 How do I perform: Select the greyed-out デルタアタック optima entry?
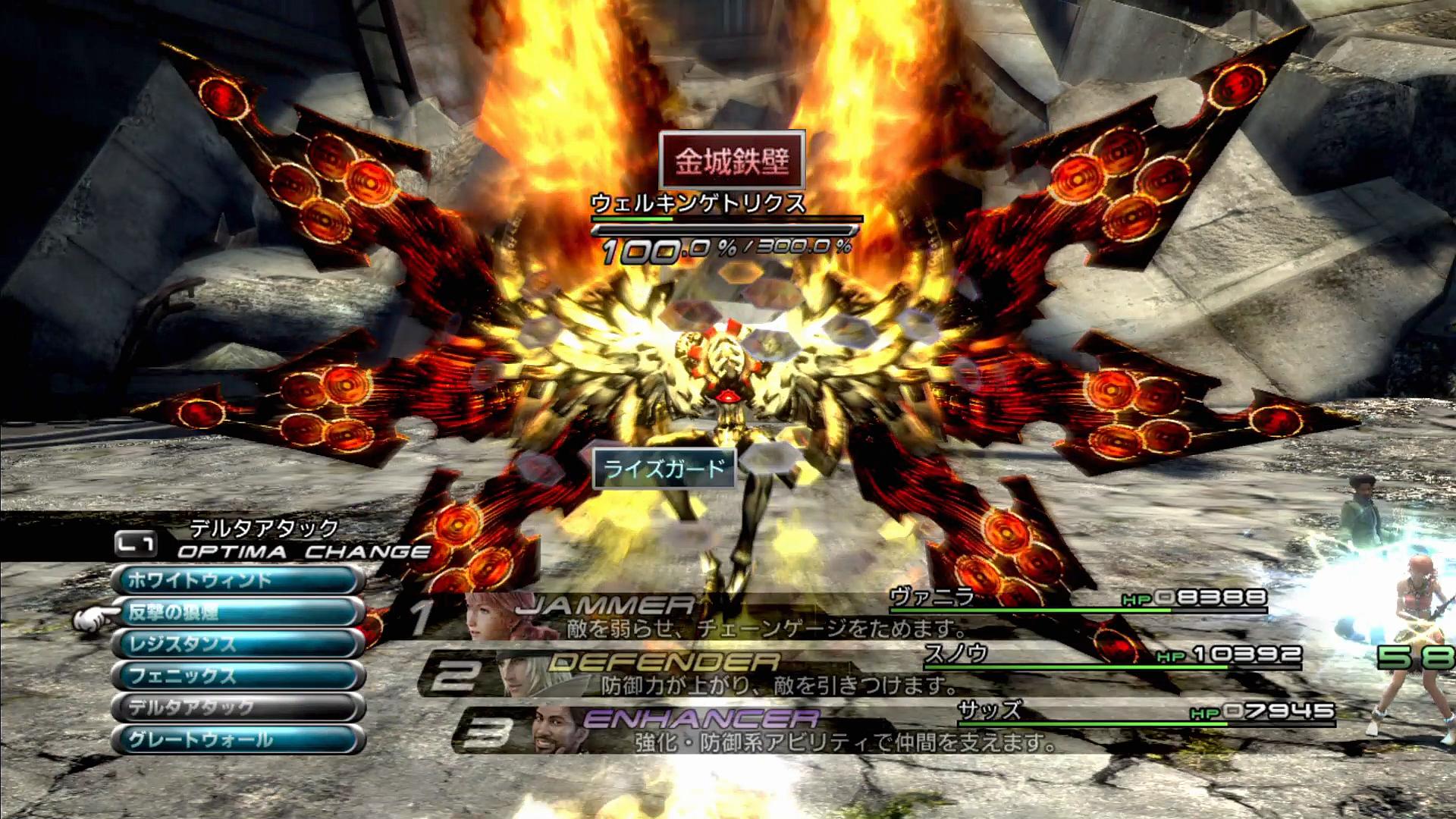237,708
